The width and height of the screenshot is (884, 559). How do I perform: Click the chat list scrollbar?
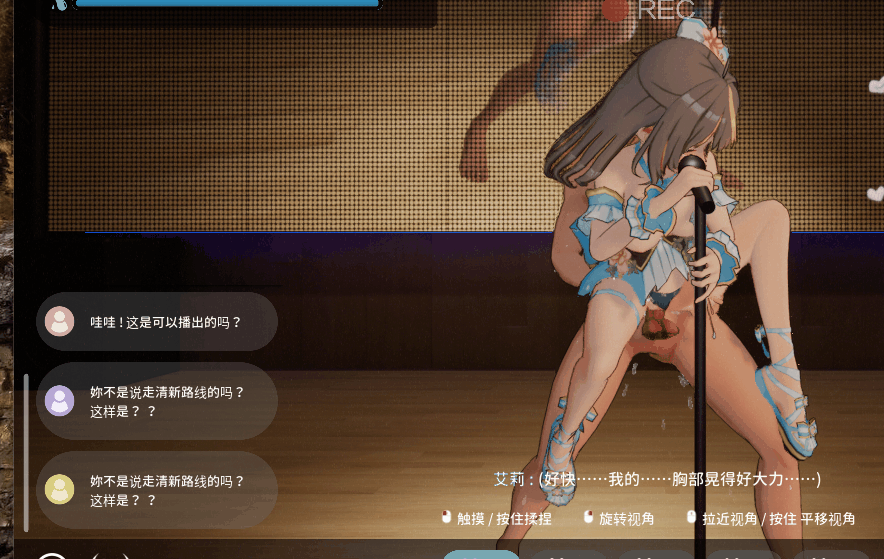click(x=26, y=452)
